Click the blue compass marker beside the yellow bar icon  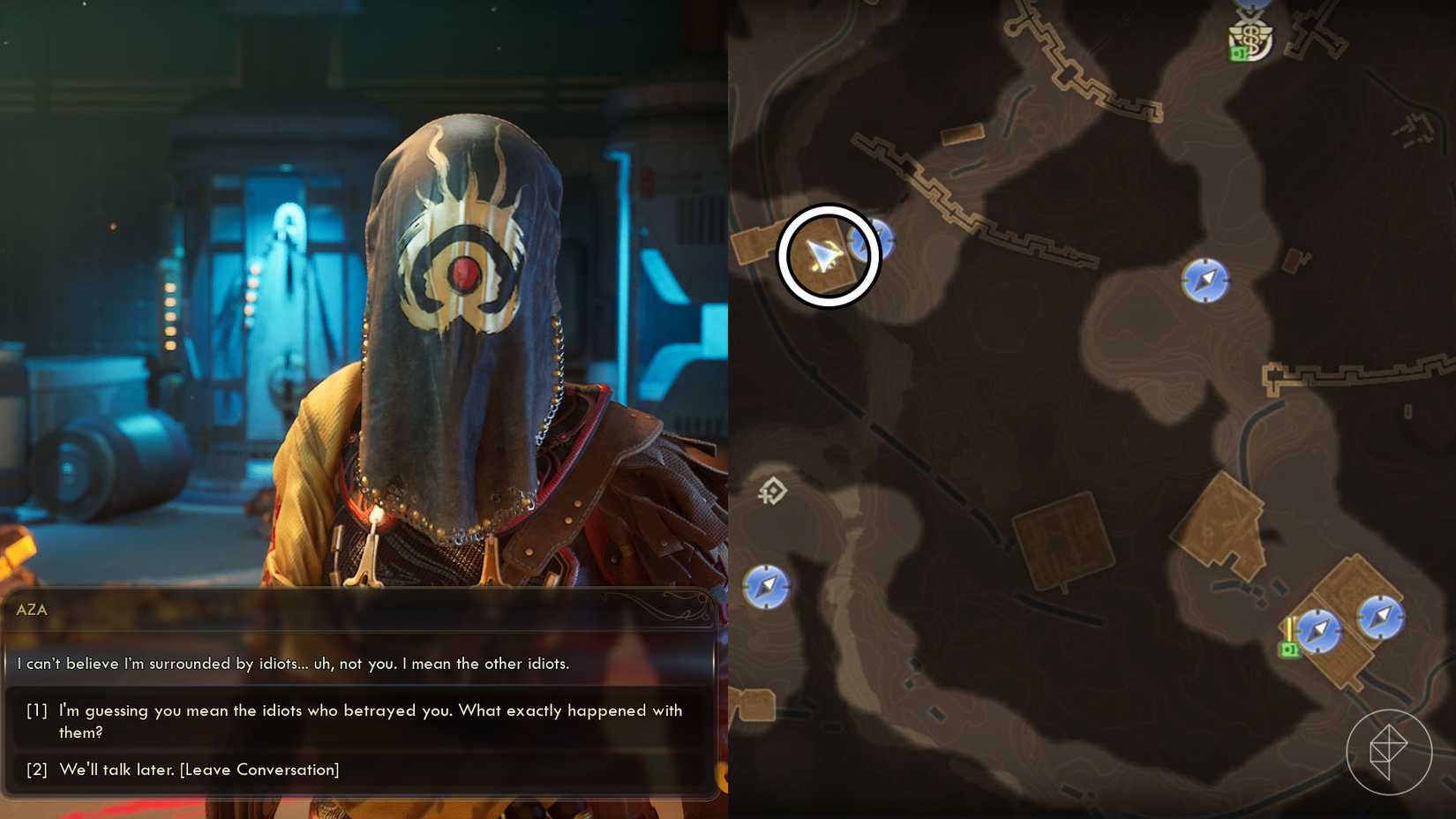(1318, 631)
